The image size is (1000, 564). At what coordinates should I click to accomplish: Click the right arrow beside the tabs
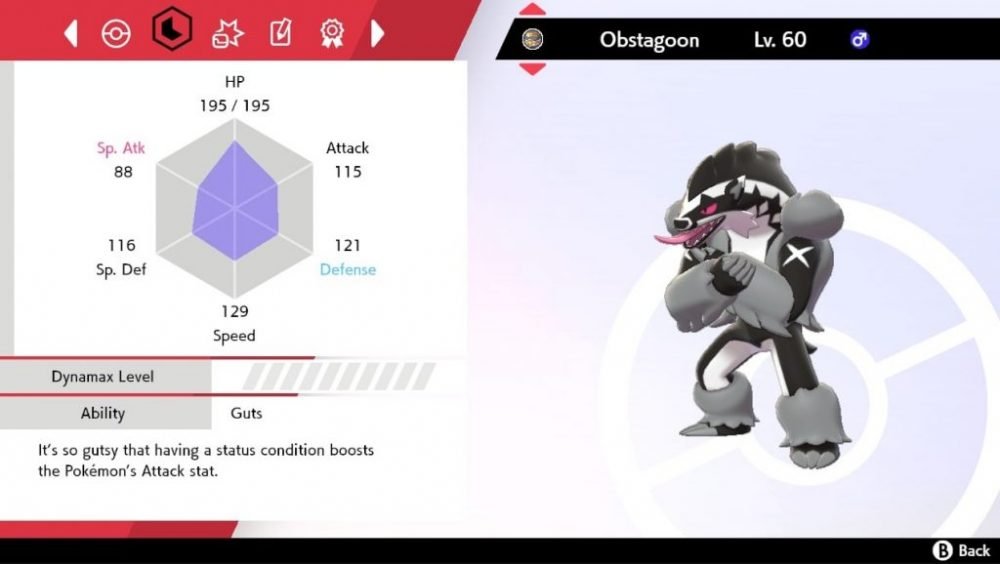coord(378,34)
